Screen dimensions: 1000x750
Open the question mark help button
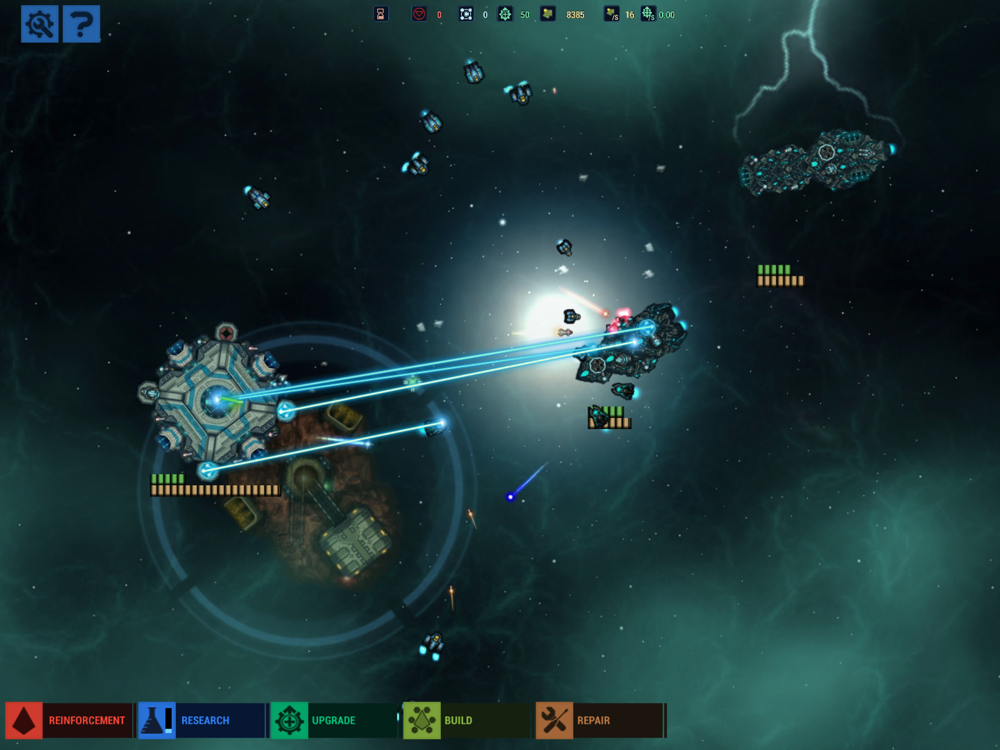[81, 23]
